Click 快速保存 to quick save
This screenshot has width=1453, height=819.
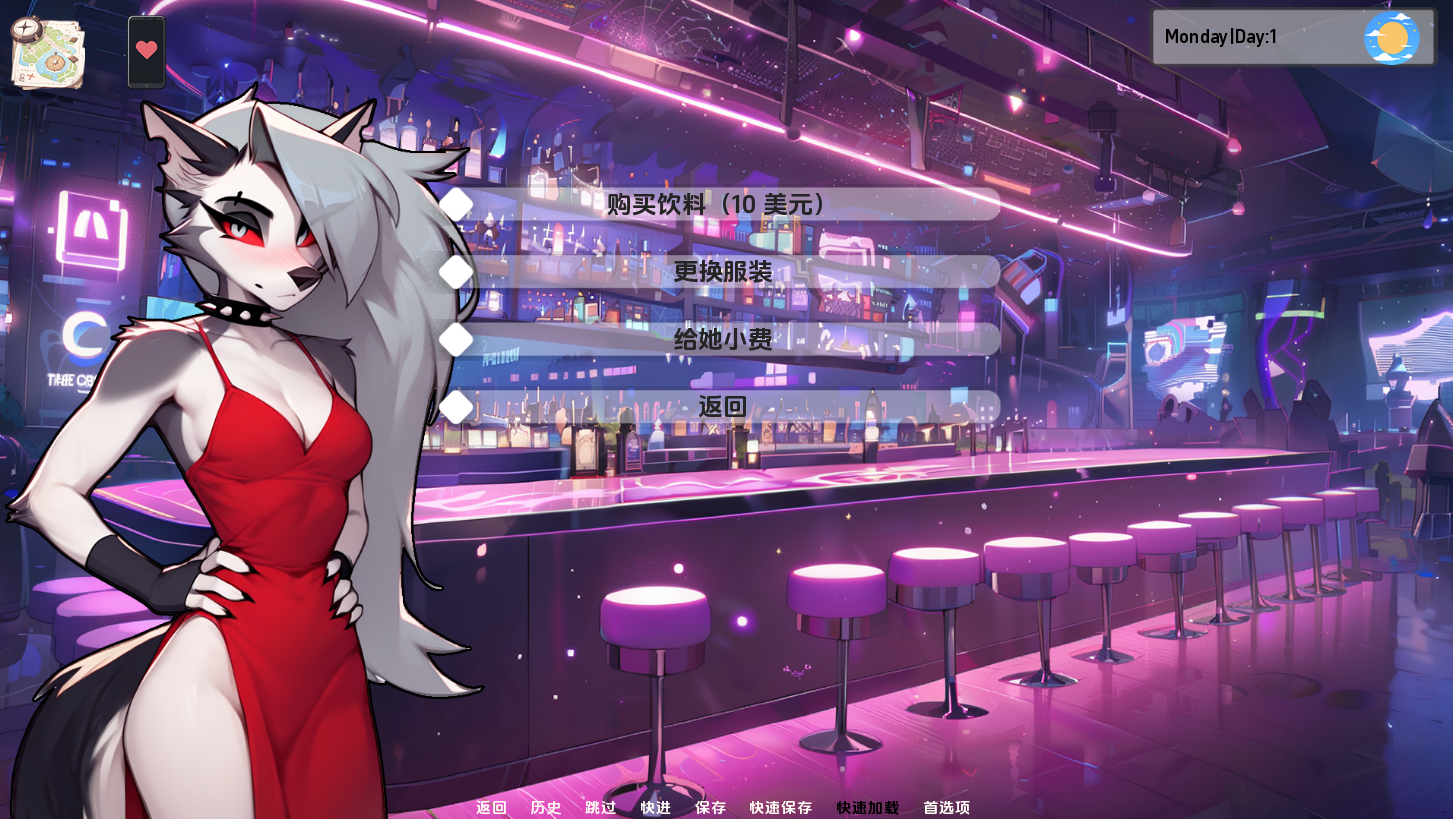[x=779, y=807]
